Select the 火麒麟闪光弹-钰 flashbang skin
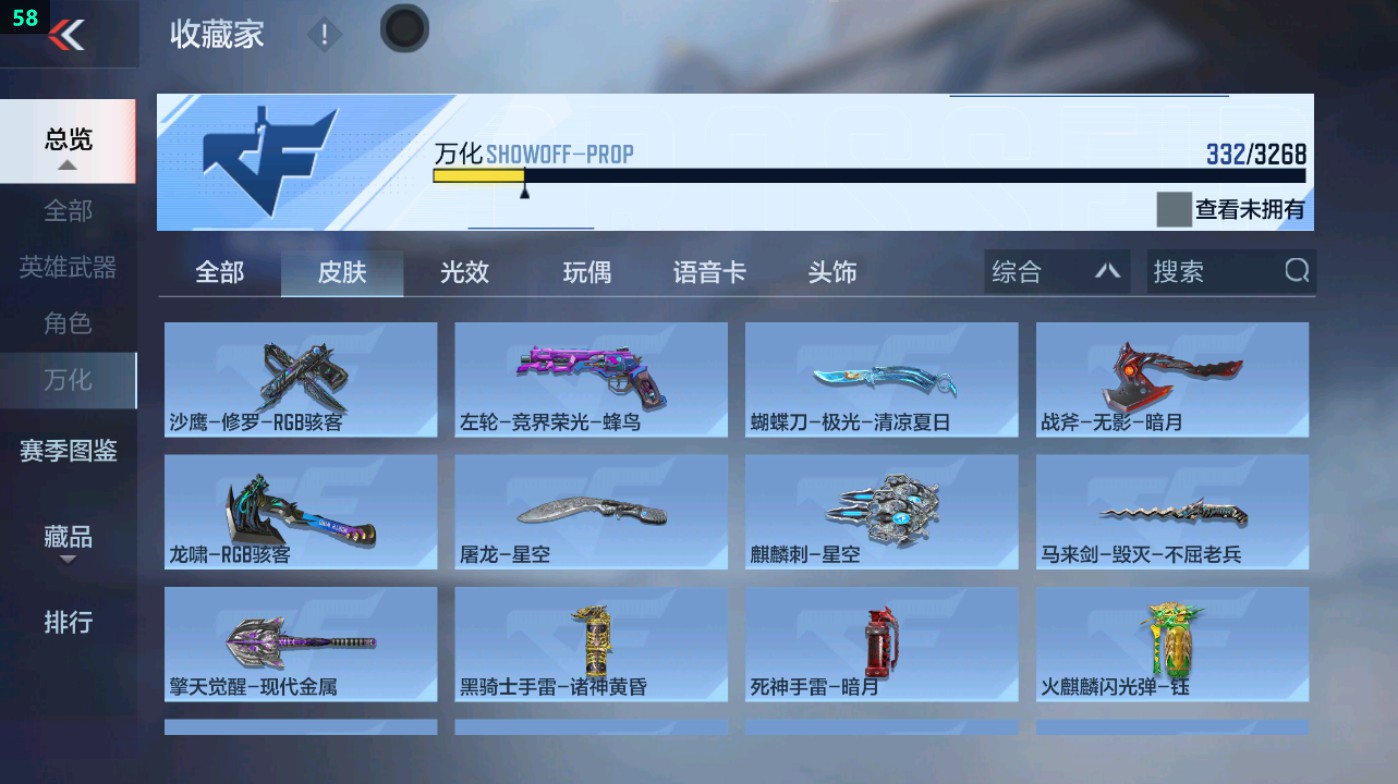This screenshot has width=1398, height=784. click(x=1171, y=644)
